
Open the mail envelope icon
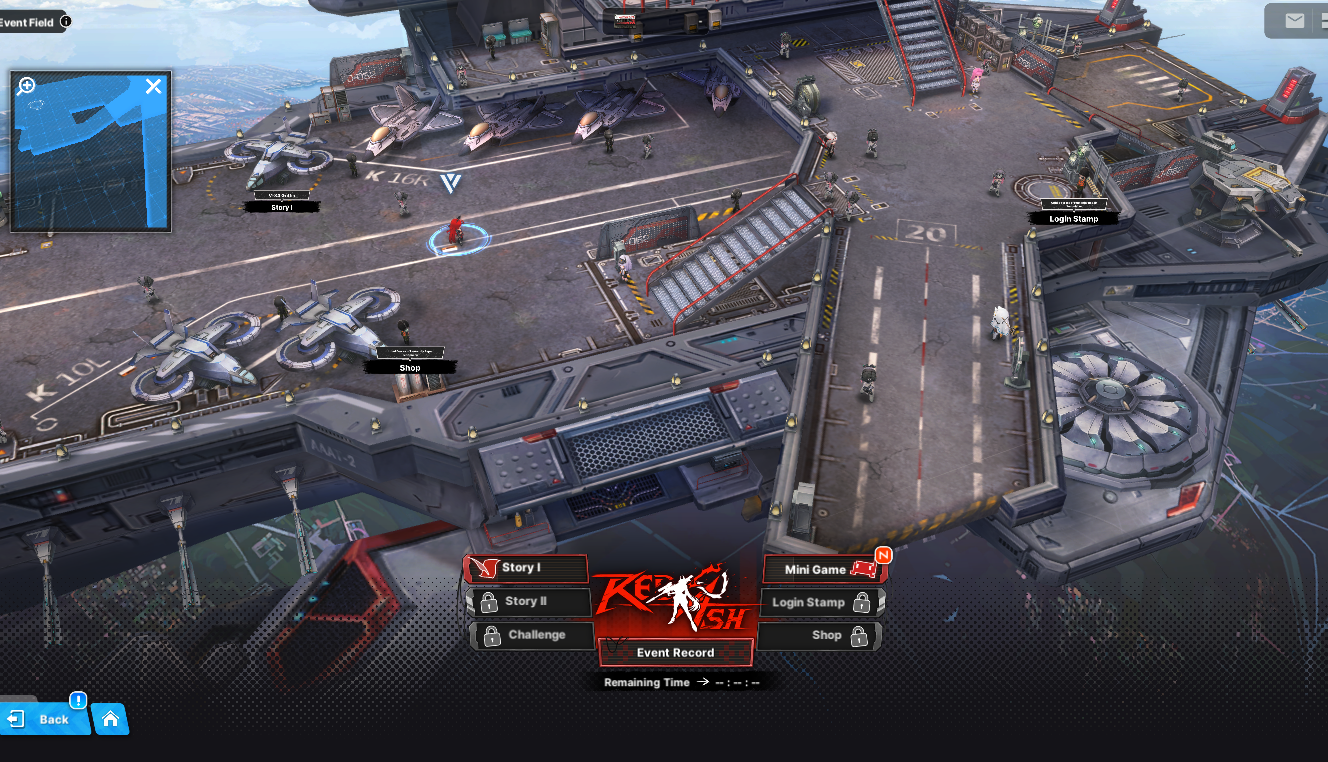coord(1295,20)
